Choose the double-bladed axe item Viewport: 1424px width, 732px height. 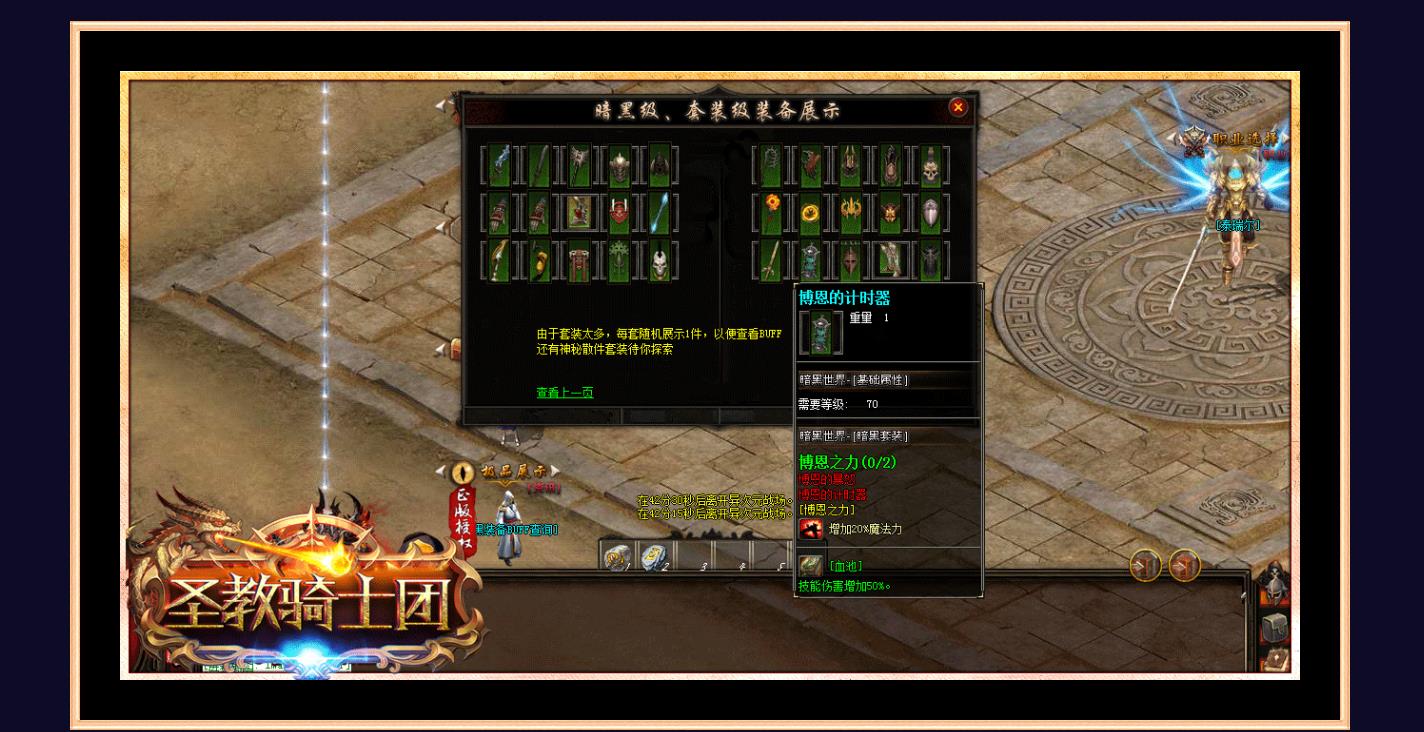pos(579,165)
